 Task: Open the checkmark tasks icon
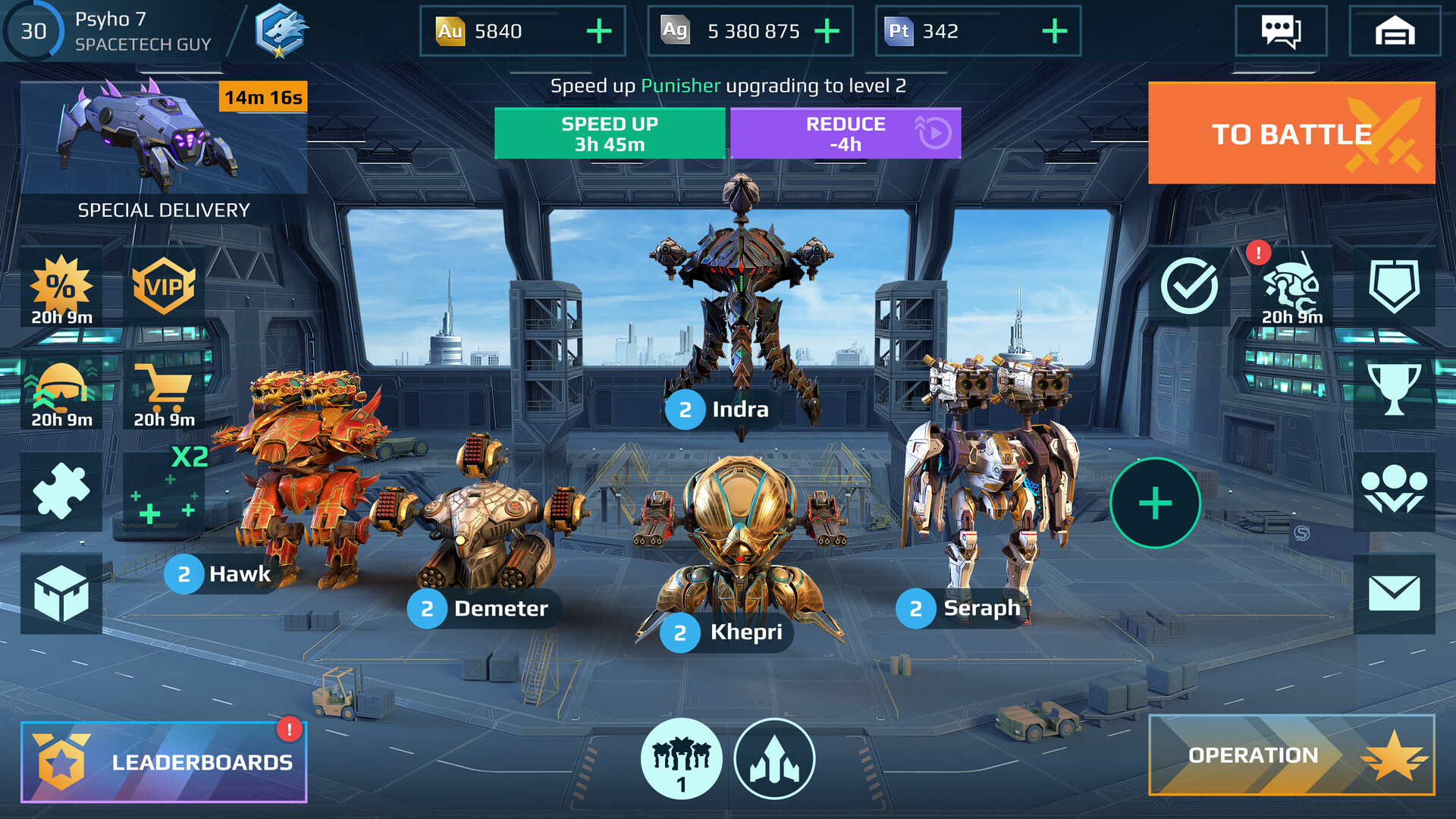[1189, 287]
